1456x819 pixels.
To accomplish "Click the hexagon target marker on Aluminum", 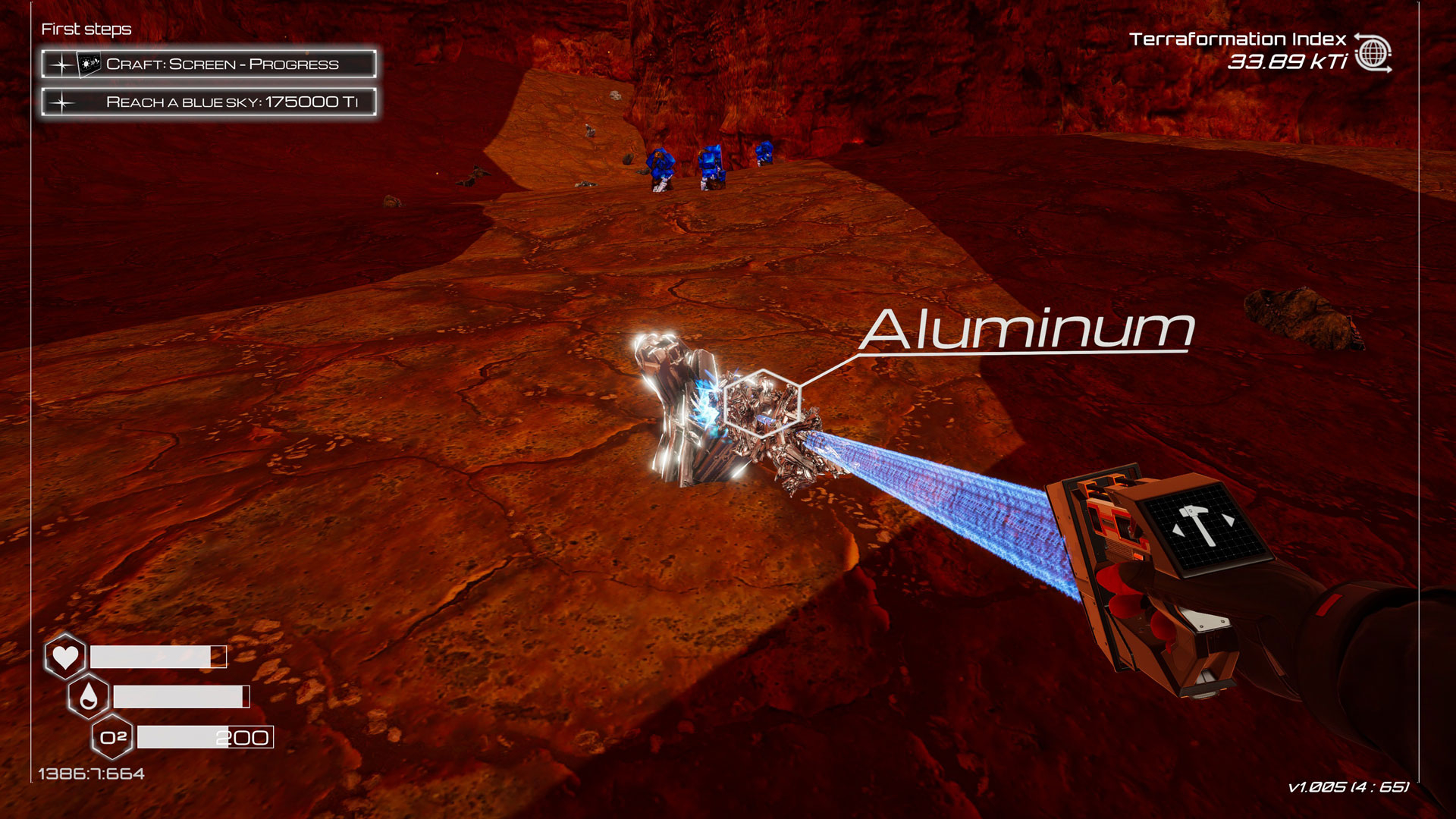I will [761, 403].
